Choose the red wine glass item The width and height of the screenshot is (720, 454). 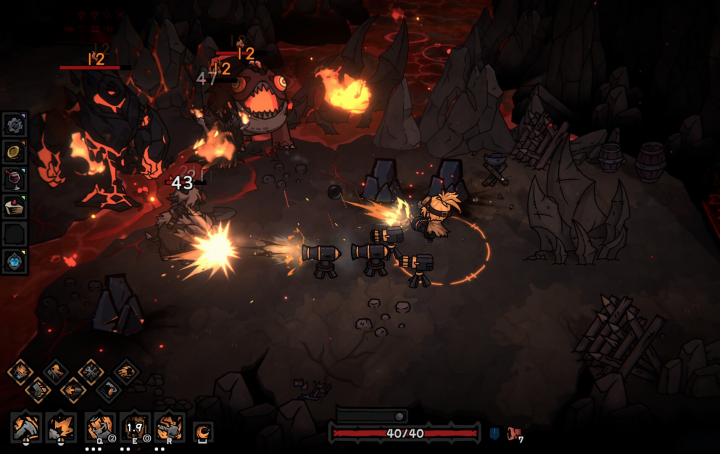[15, 179]
